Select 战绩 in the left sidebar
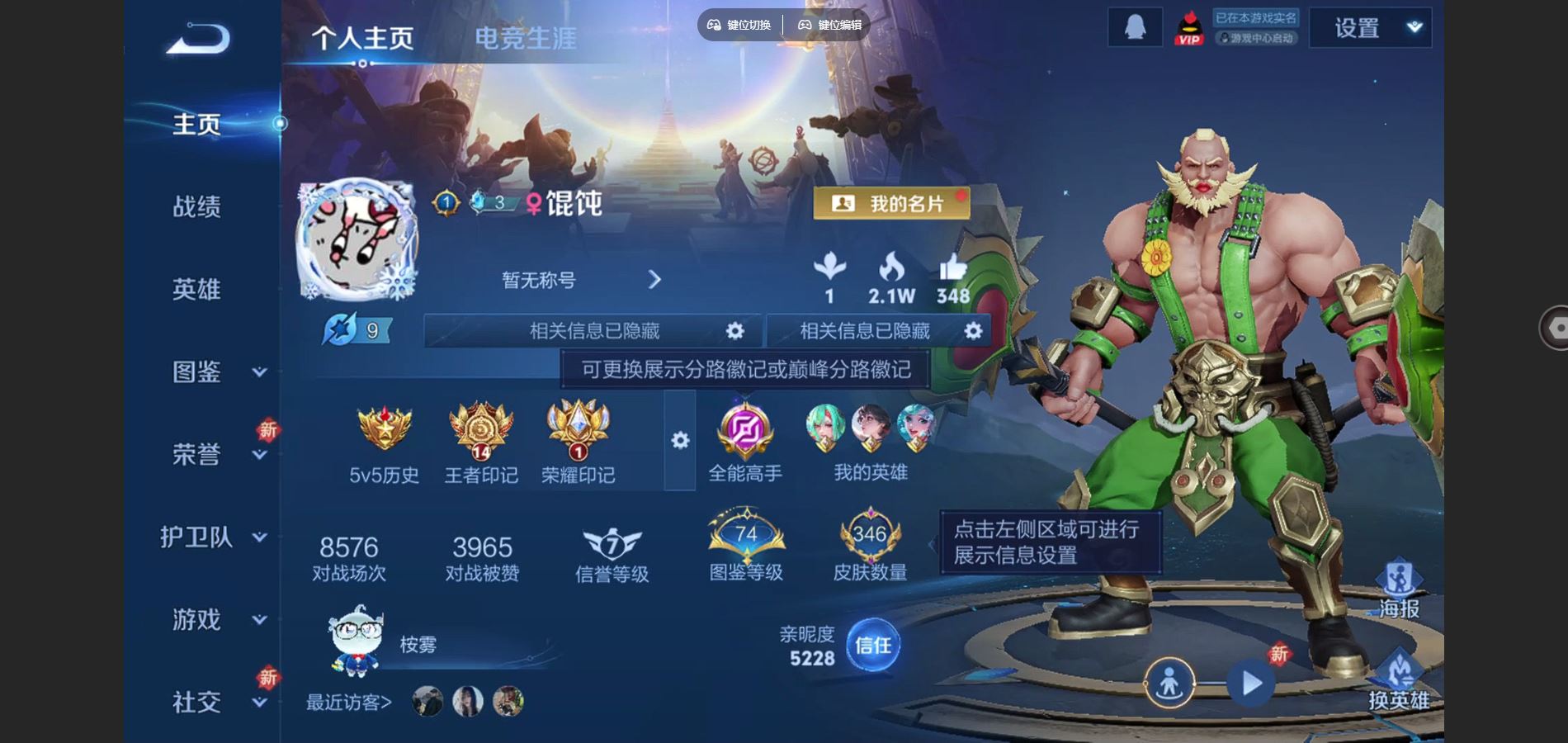The image size is (1568, 743). click(196, 207)
